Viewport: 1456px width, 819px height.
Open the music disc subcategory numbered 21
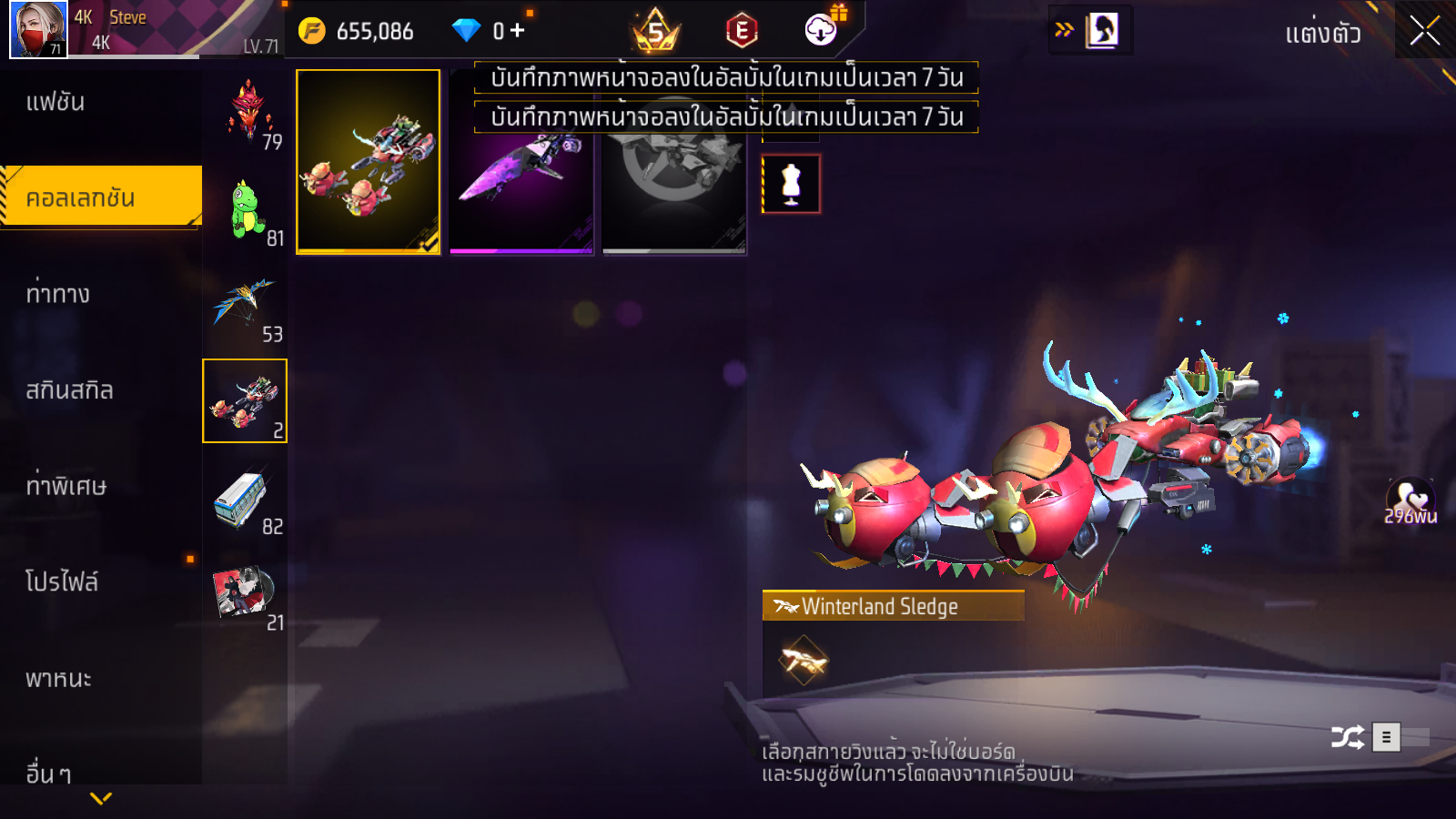244,593
